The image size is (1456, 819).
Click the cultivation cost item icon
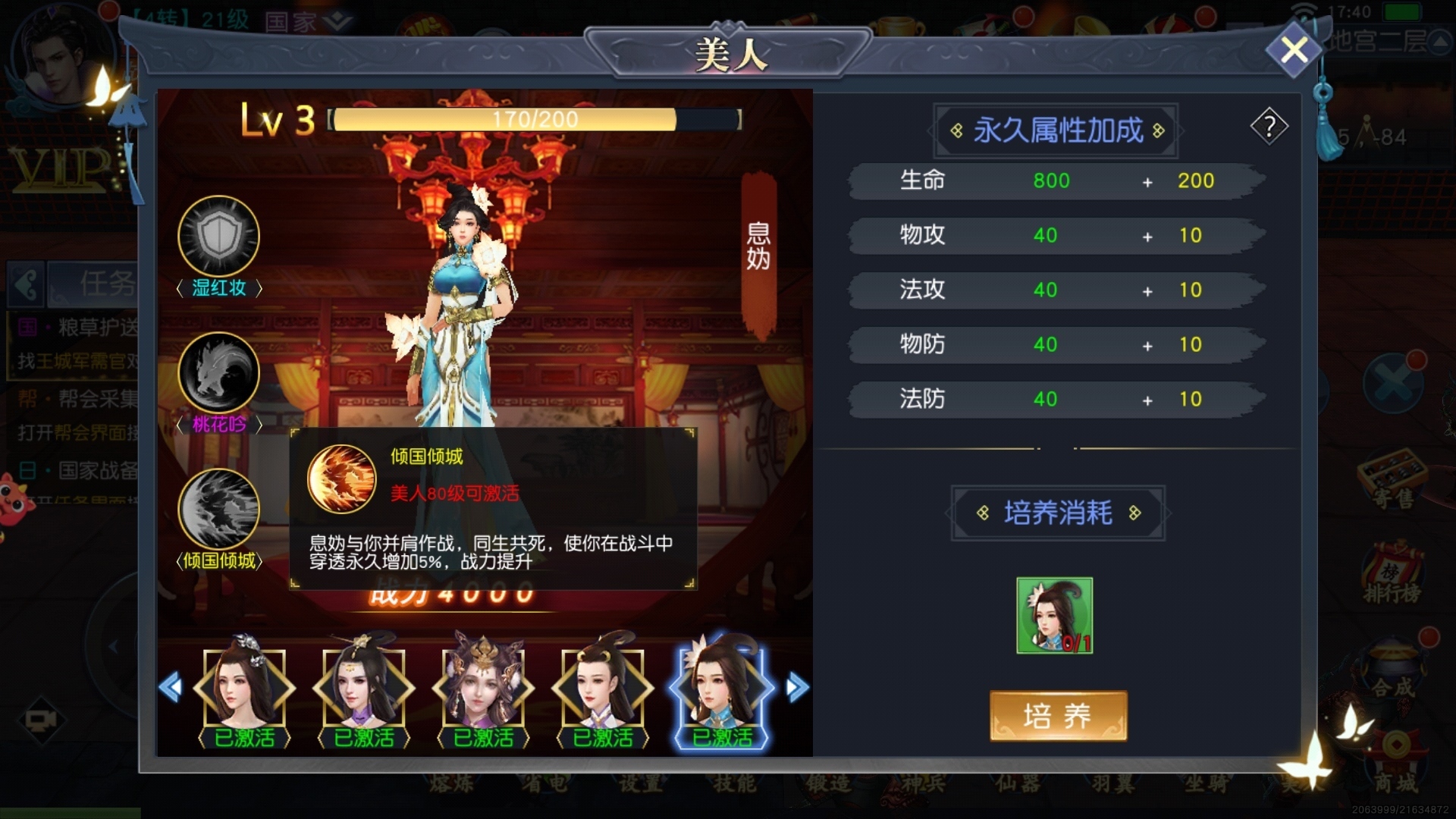tap(1054, 615)
